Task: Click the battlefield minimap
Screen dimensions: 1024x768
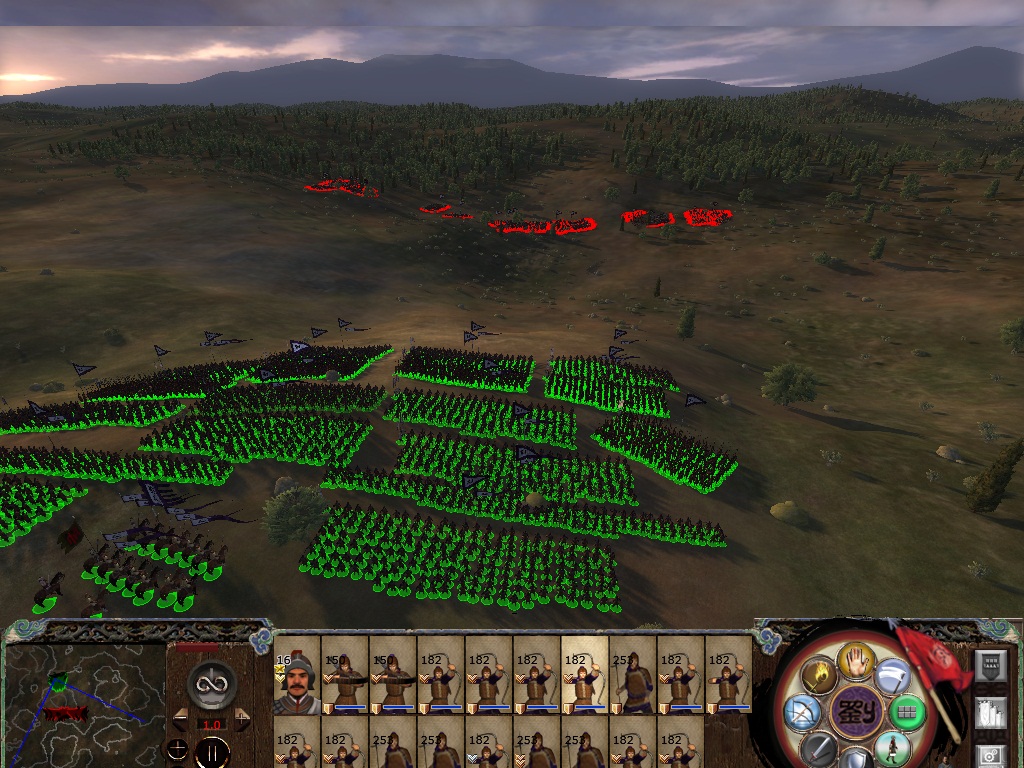Action: pos(84,695)
